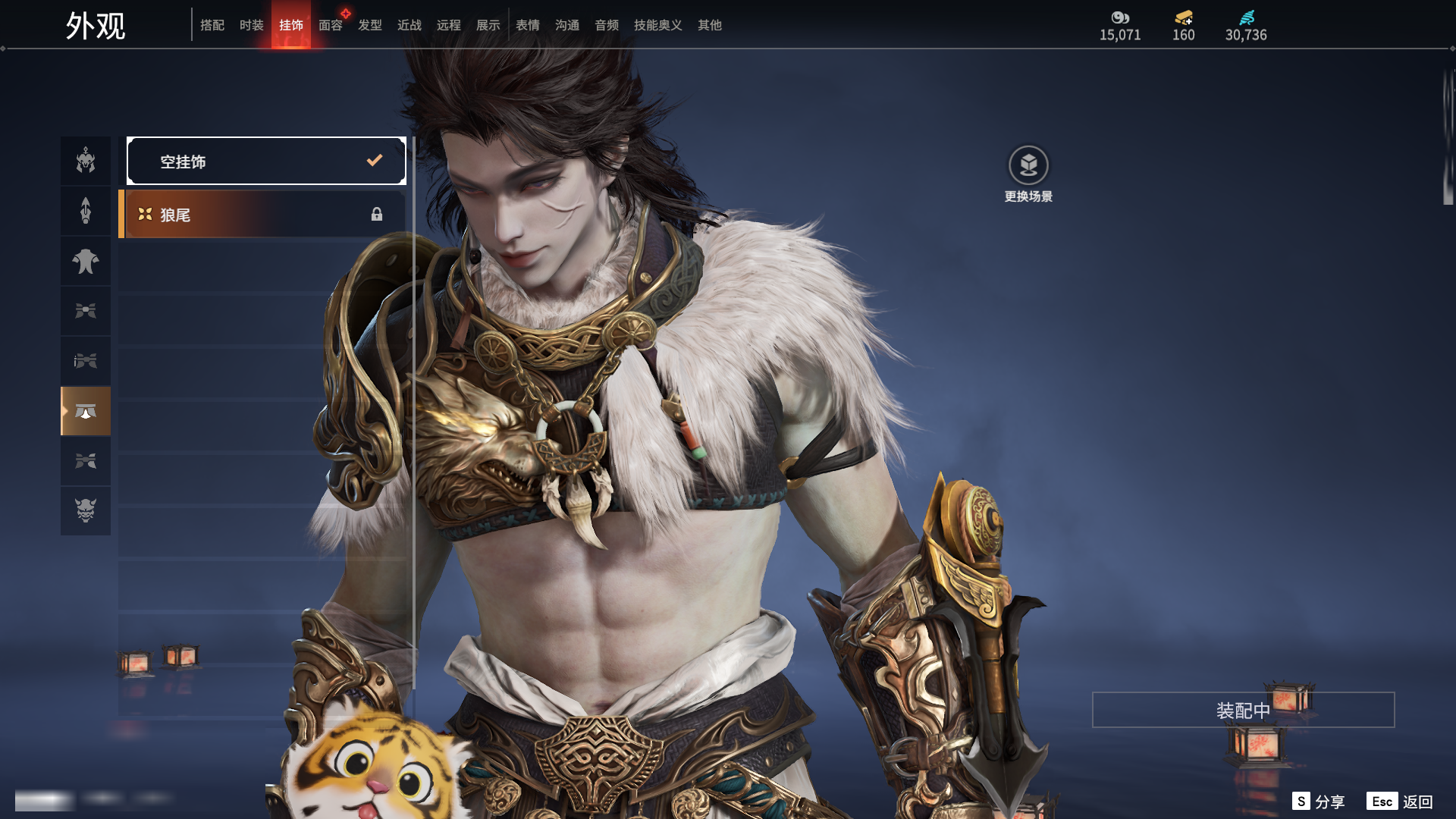Select the 表情 emote tab
Screen dimensions: 1456x819
coord(528,25)
